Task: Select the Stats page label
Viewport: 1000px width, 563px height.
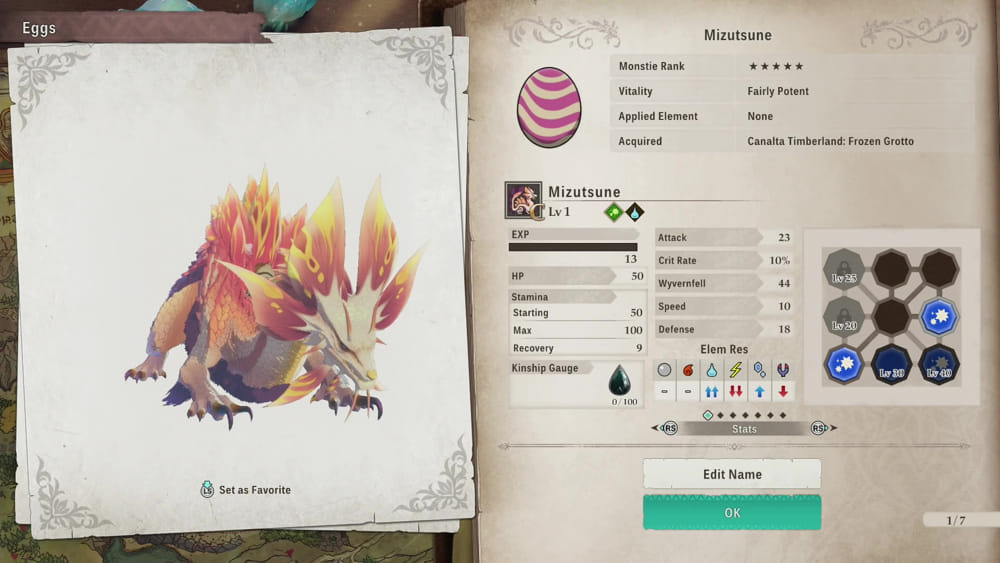Action: click(744, 429)
